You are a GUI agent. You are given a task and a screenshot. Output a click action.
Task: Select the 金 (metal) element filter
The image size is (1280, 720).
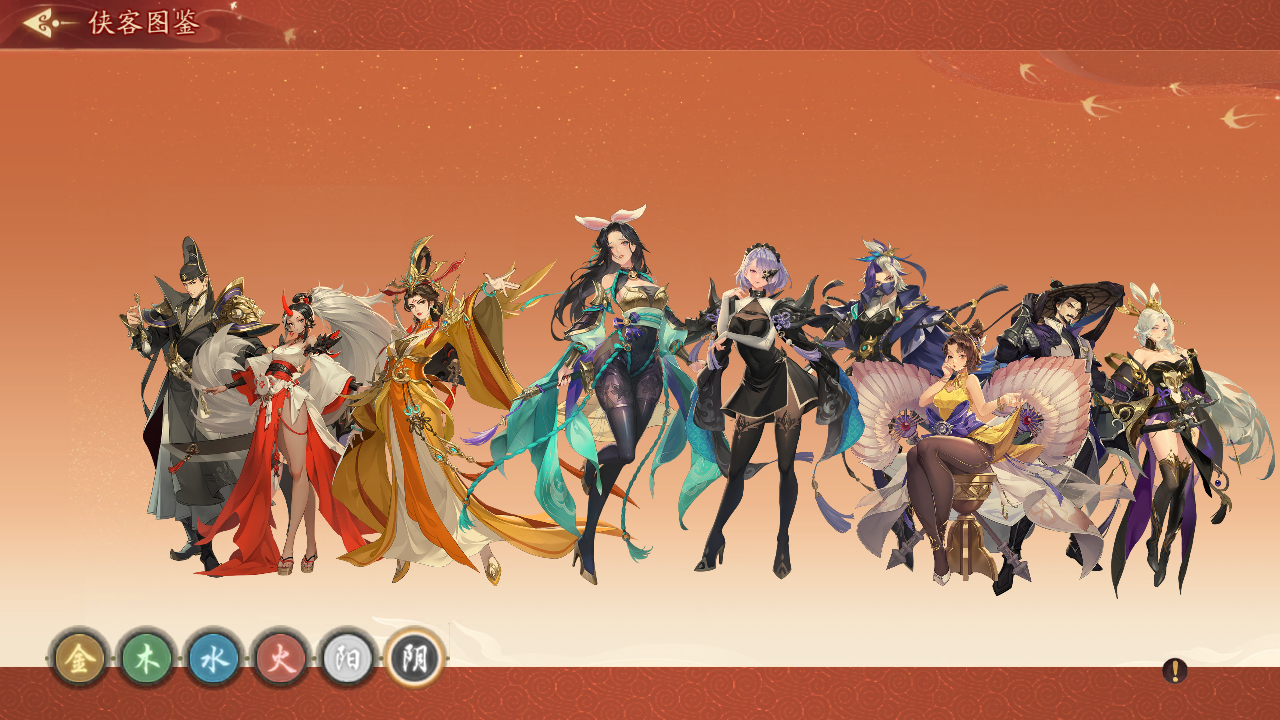79,658
